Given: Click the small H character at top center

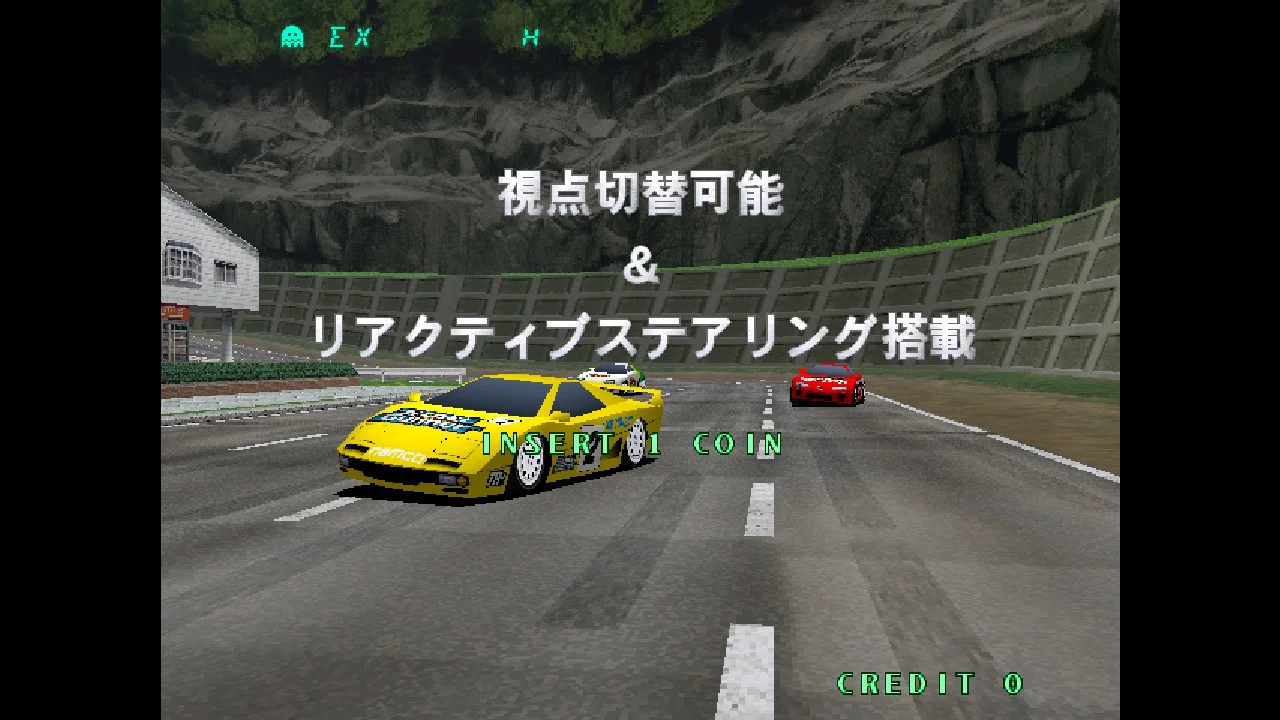Looking at the screenshot, I should 533,36.
